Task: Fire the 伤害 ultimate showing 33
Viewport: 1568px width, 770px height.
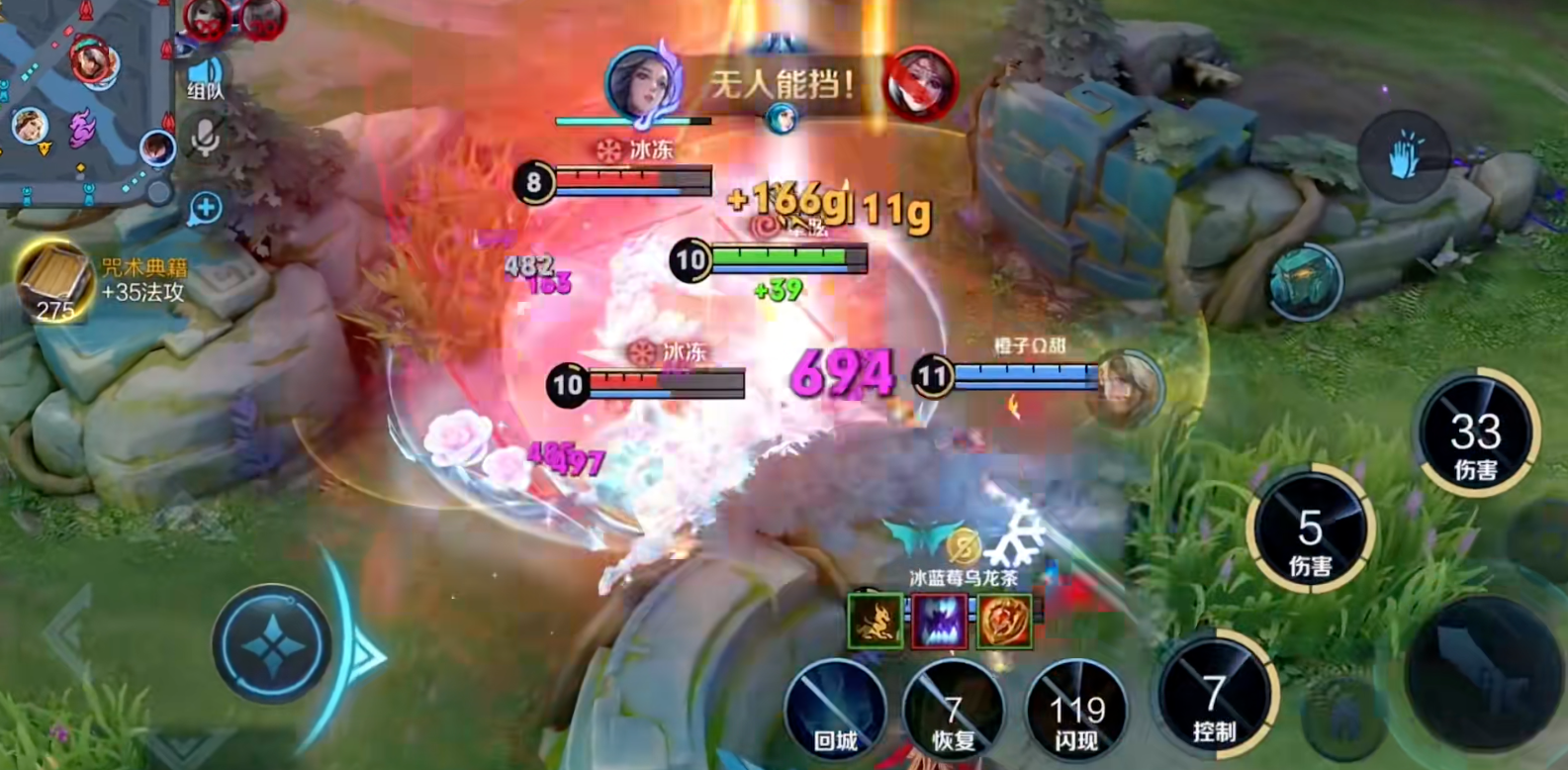Action: click(1475, 437)
